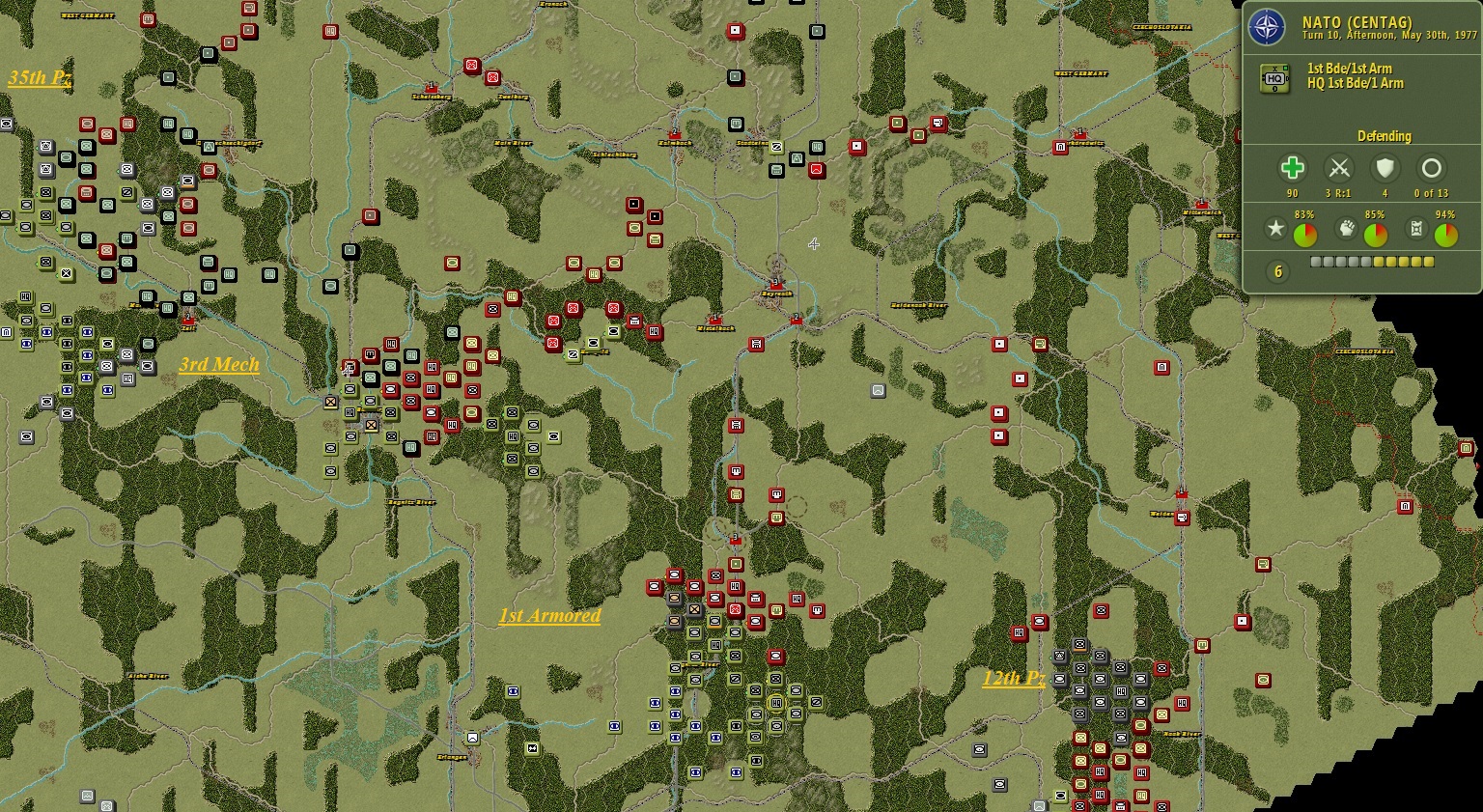Viewport: 1483px width, 812px height.
Task: Click the star experience icon
Action: click(x=1276, y=230)
